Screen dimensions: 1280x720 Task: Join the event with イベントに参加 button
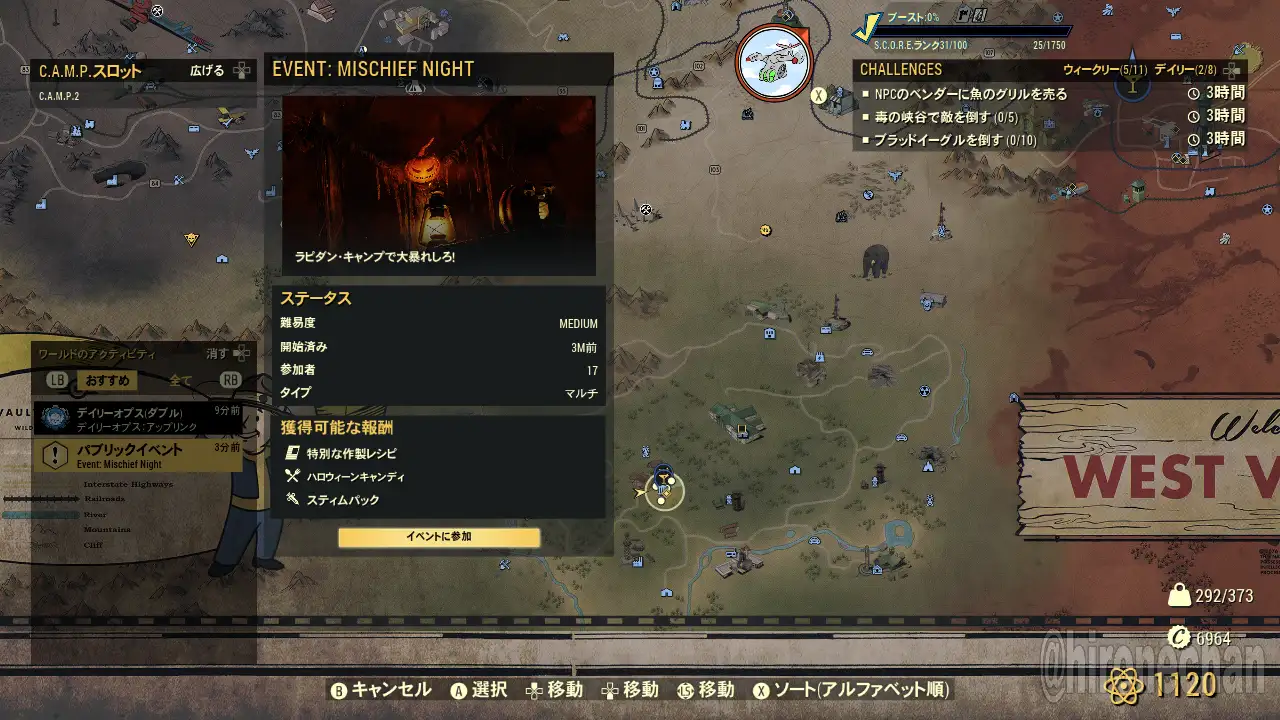click(x=439, y=537)
